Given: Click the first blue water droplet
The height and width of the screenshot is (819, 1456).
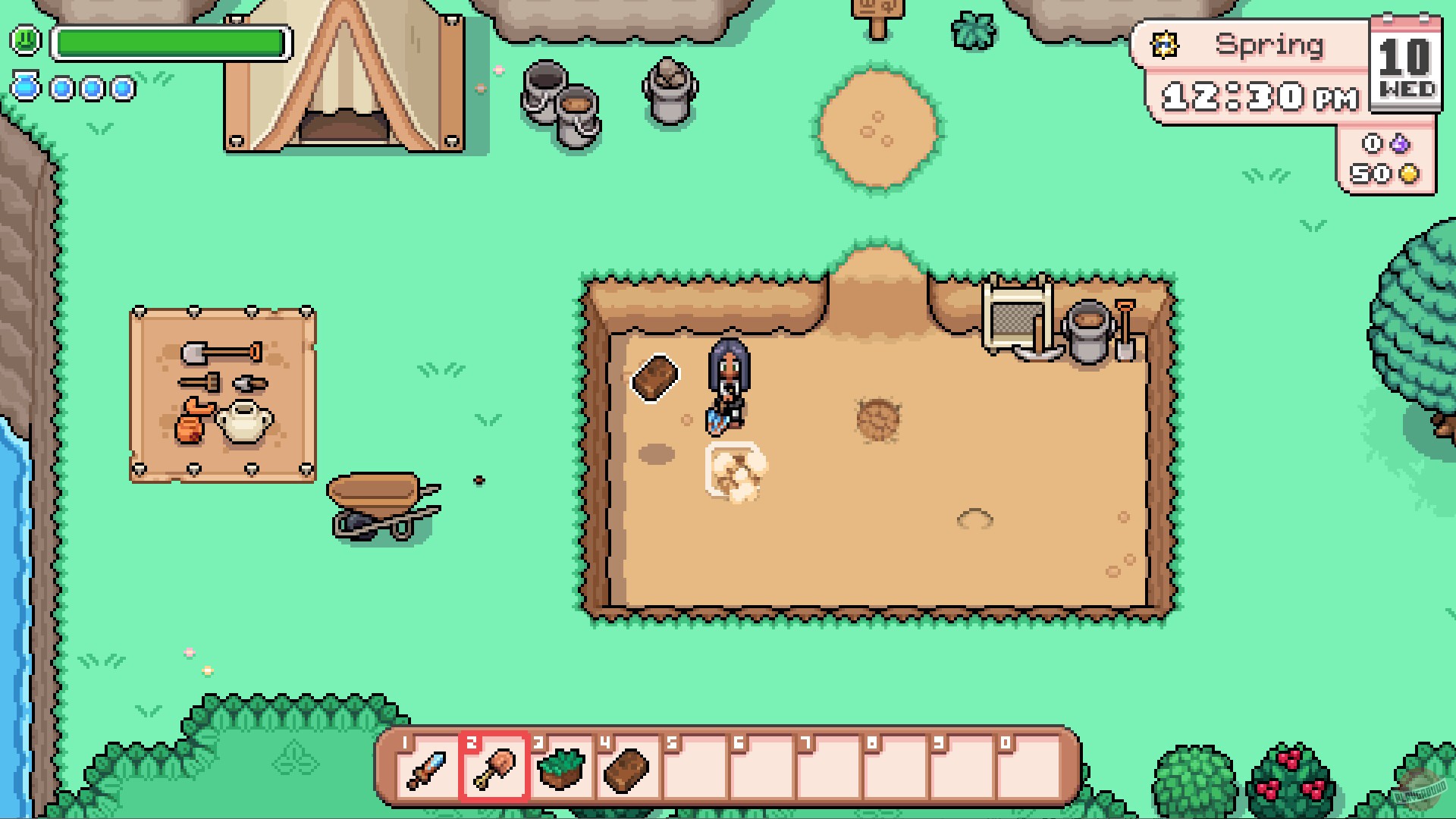Looking at the screenshot, I should [25, 89].
